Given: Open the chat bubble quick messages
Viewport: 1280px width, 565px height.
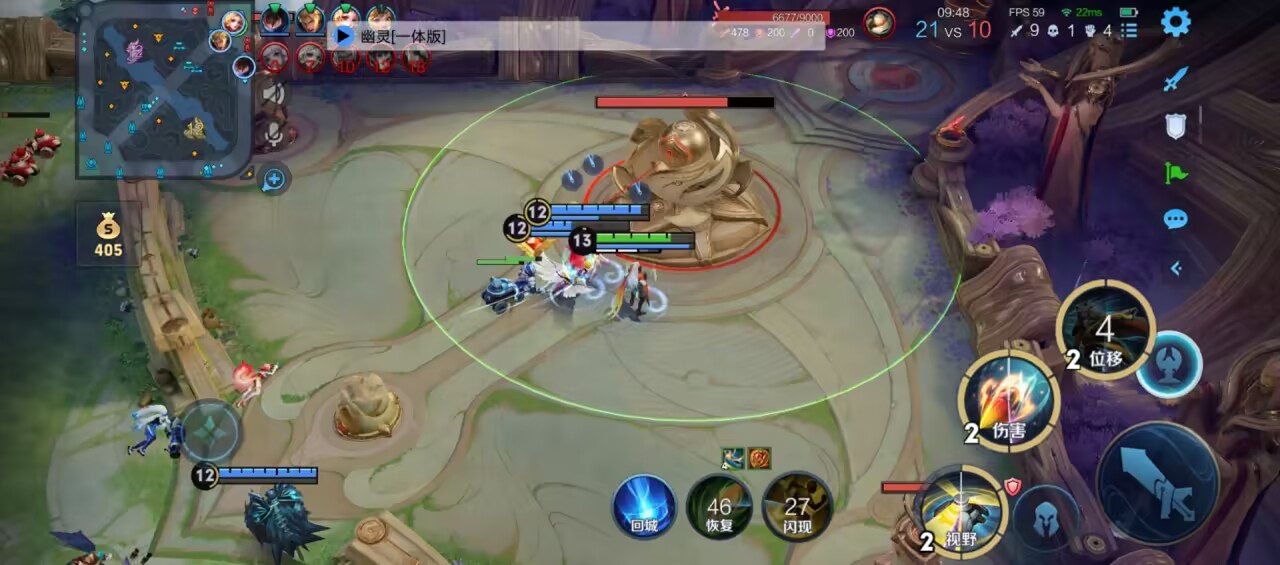Looking at the screenshot, I should click(x=1175, y=219).
